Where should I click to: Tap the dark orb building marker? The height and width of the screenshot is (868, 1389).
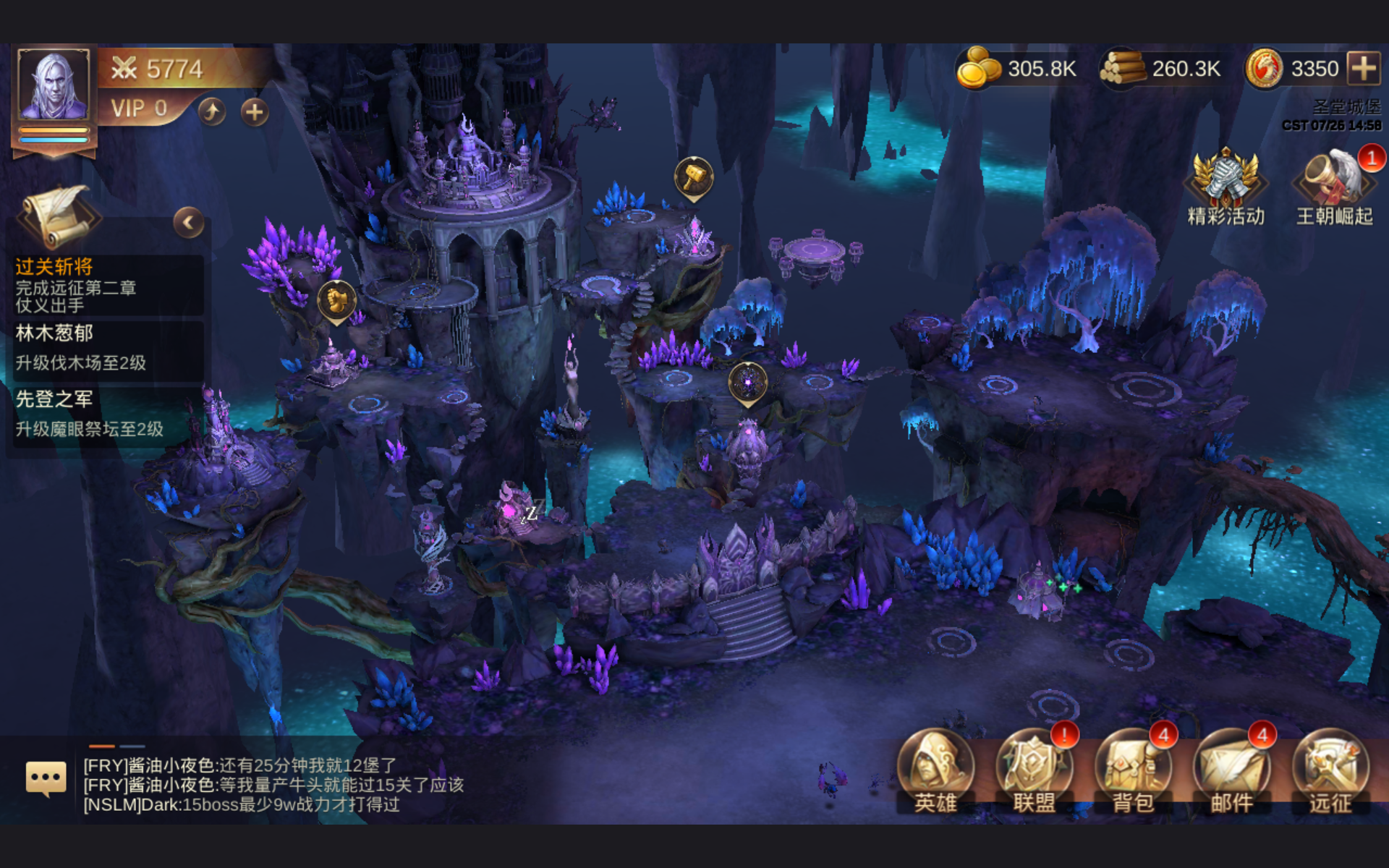[x=747, y=381]
